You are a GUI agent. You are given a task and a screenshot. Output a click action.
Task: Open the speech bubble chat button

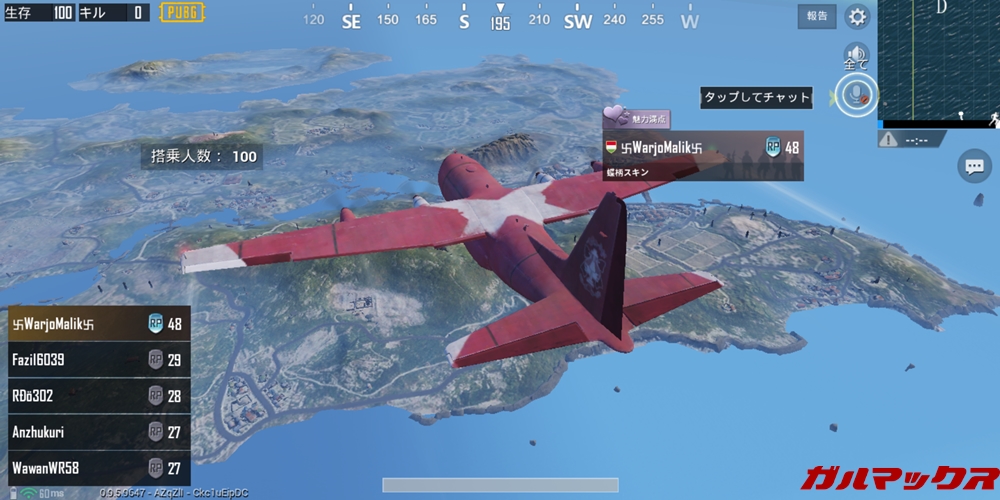point(973,166)
